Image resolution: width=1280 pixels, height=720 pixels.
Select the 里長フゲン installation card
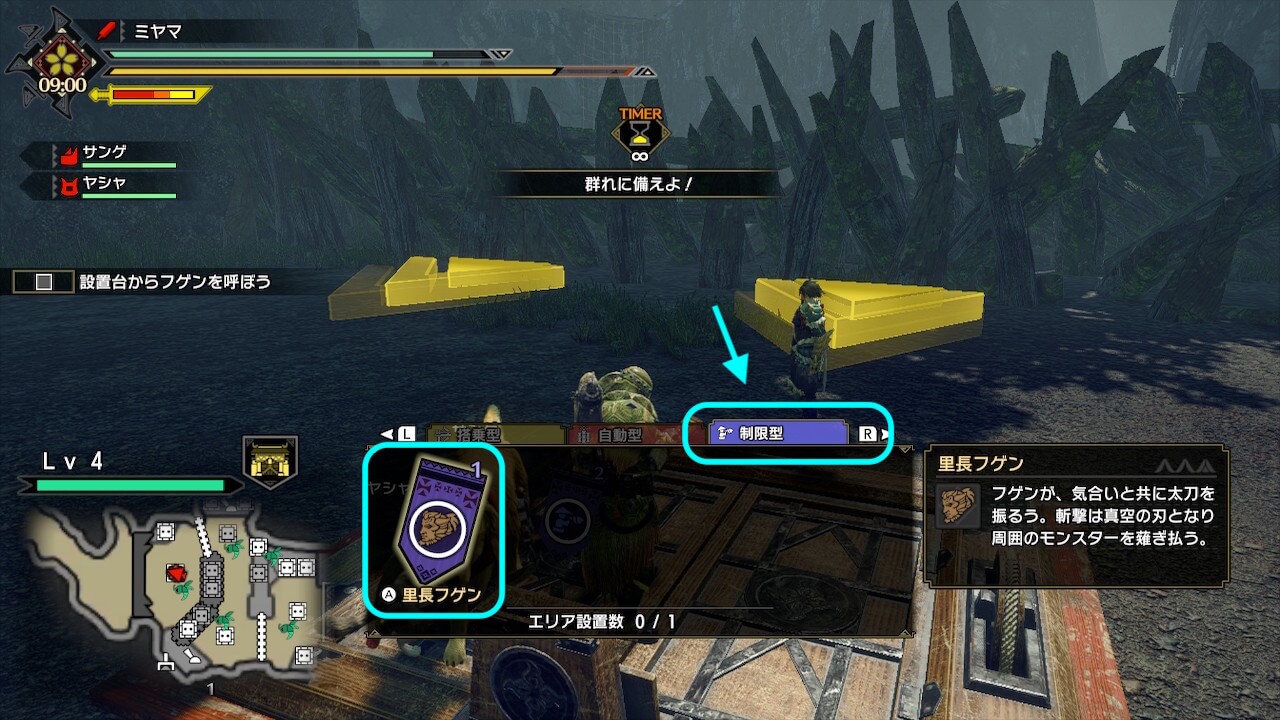tap(434, 528)
